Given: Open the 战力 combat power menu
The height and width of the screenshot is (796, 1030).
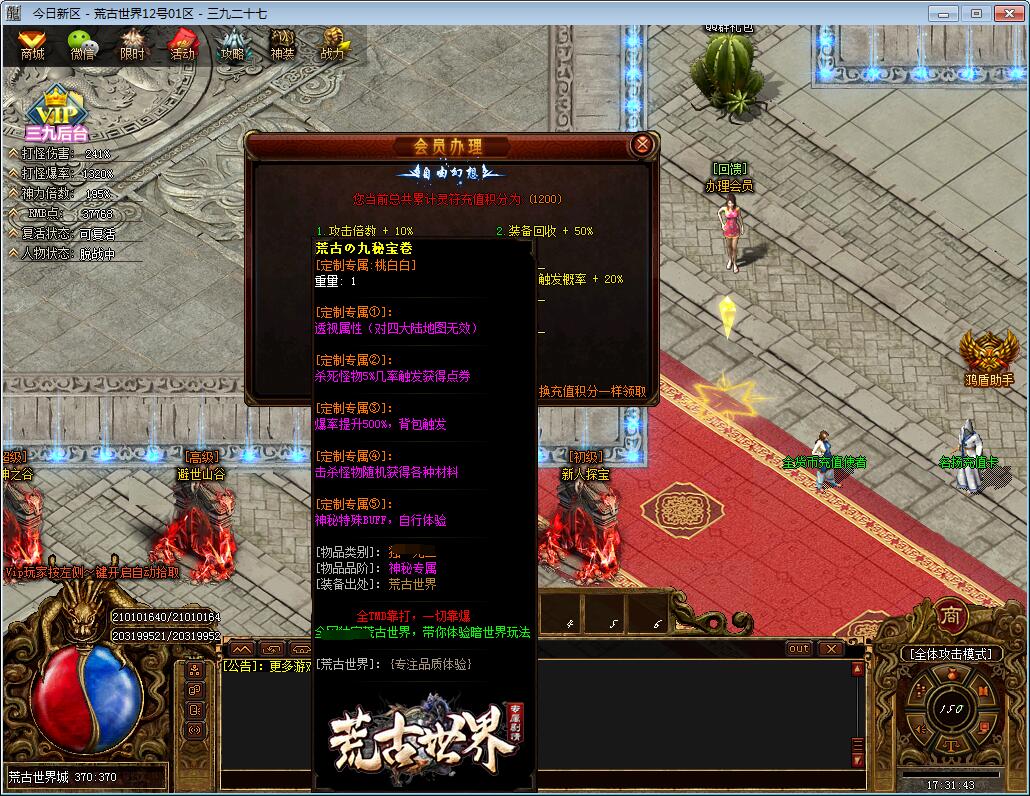Looking at the screenshot, I should tap(332, 45).
